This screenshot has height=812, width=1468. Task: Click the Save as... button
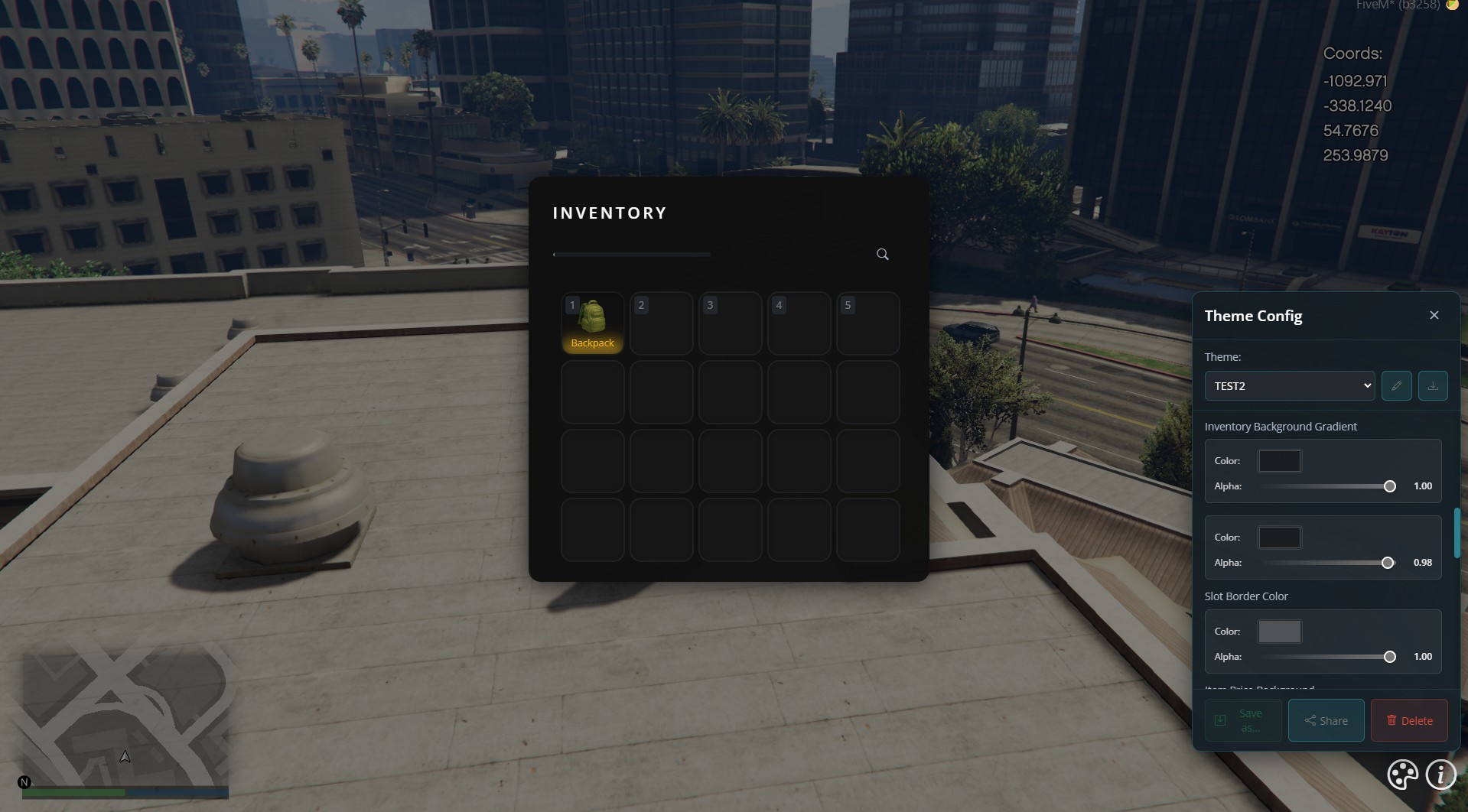1243,720
